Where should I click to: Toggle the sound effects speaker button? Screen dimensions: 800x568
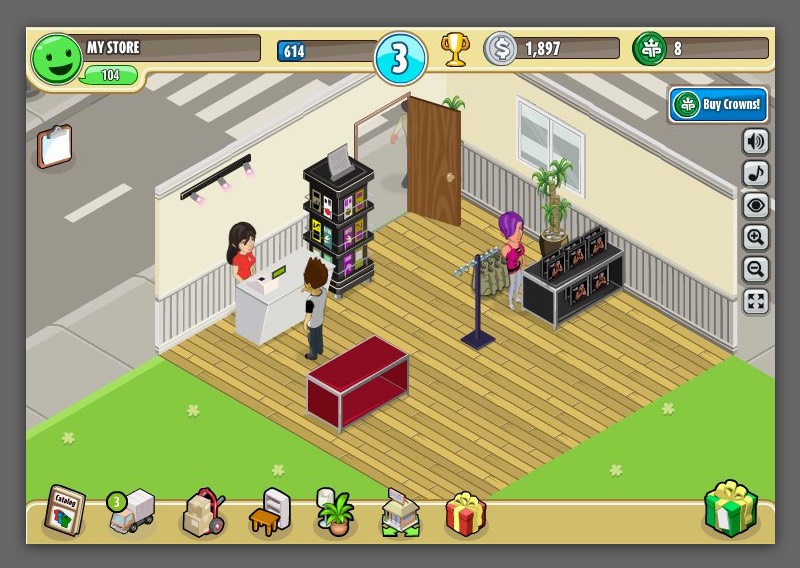pyautogui.click(x=756, y=142)
